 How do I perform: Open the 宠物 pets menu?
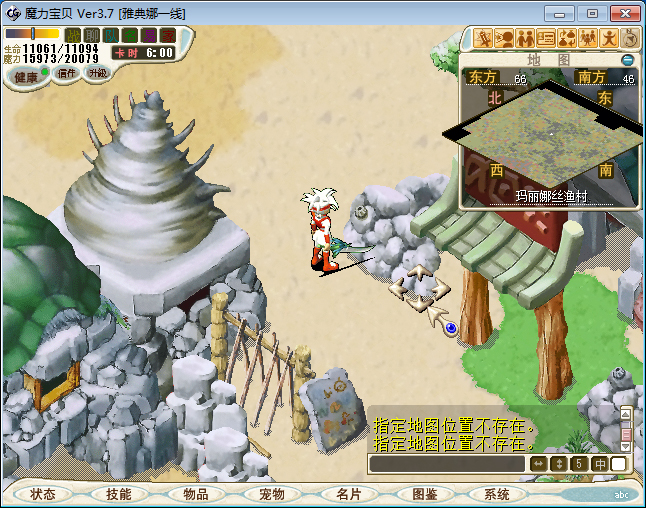coord(272,494)
